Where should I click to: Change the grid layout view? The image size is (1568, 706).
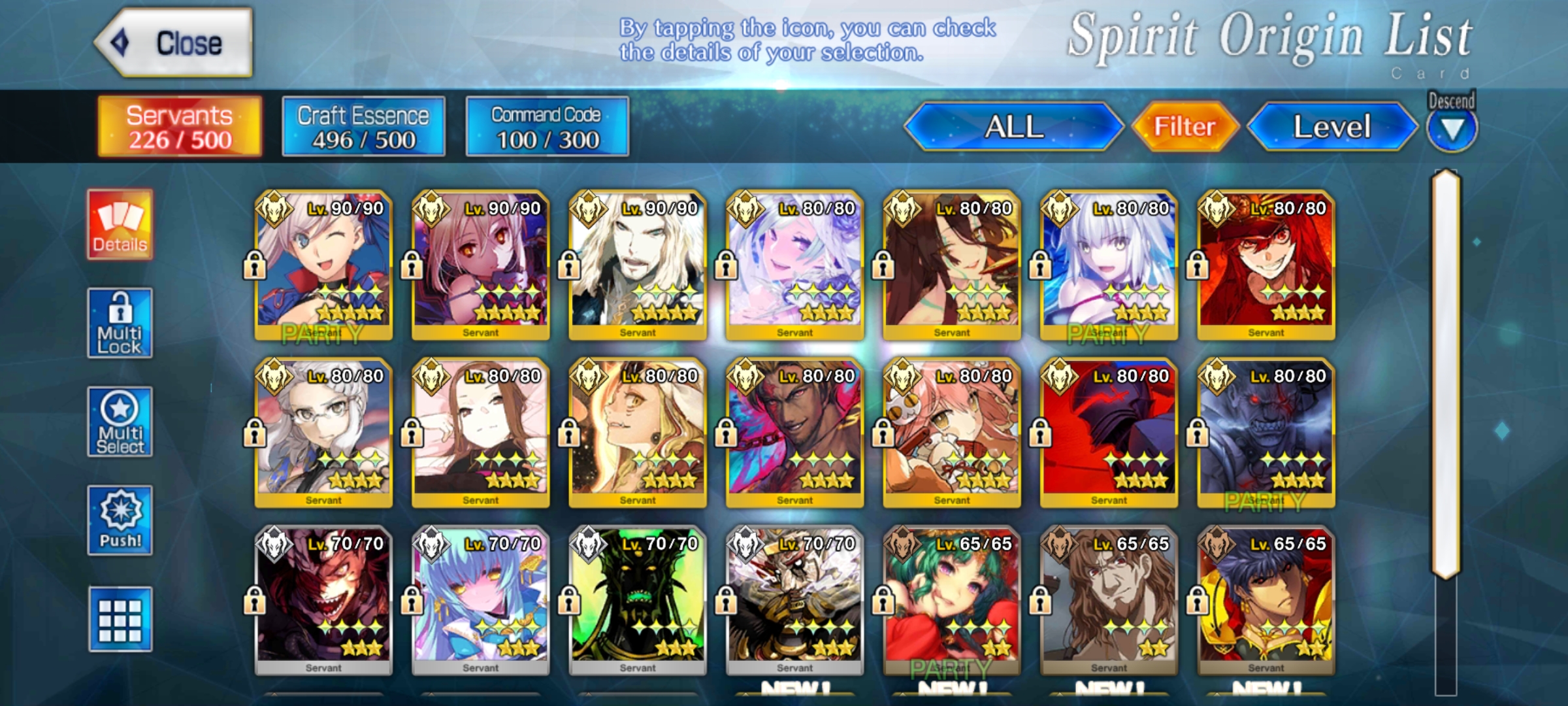120,620
